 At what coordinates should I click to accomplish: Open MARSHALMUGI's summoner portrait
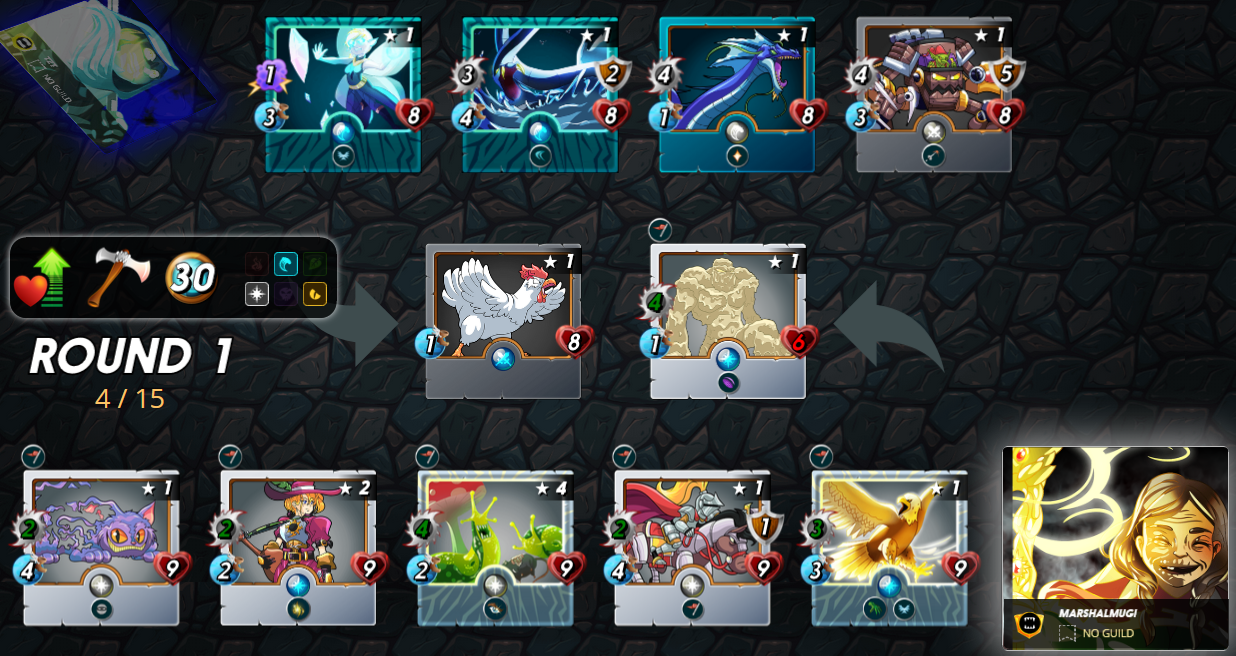1115,530
